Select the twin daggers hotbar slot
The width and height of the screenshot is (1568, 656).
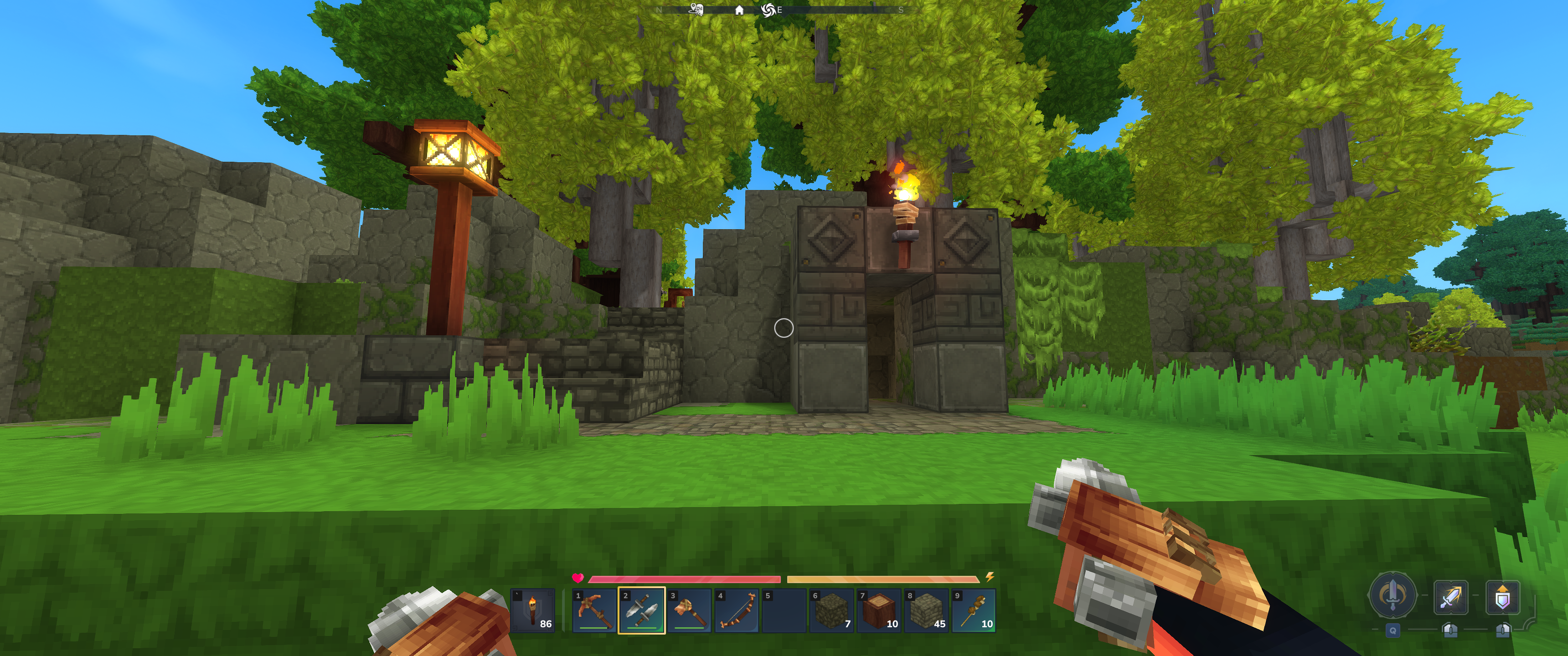click(641, 610)
